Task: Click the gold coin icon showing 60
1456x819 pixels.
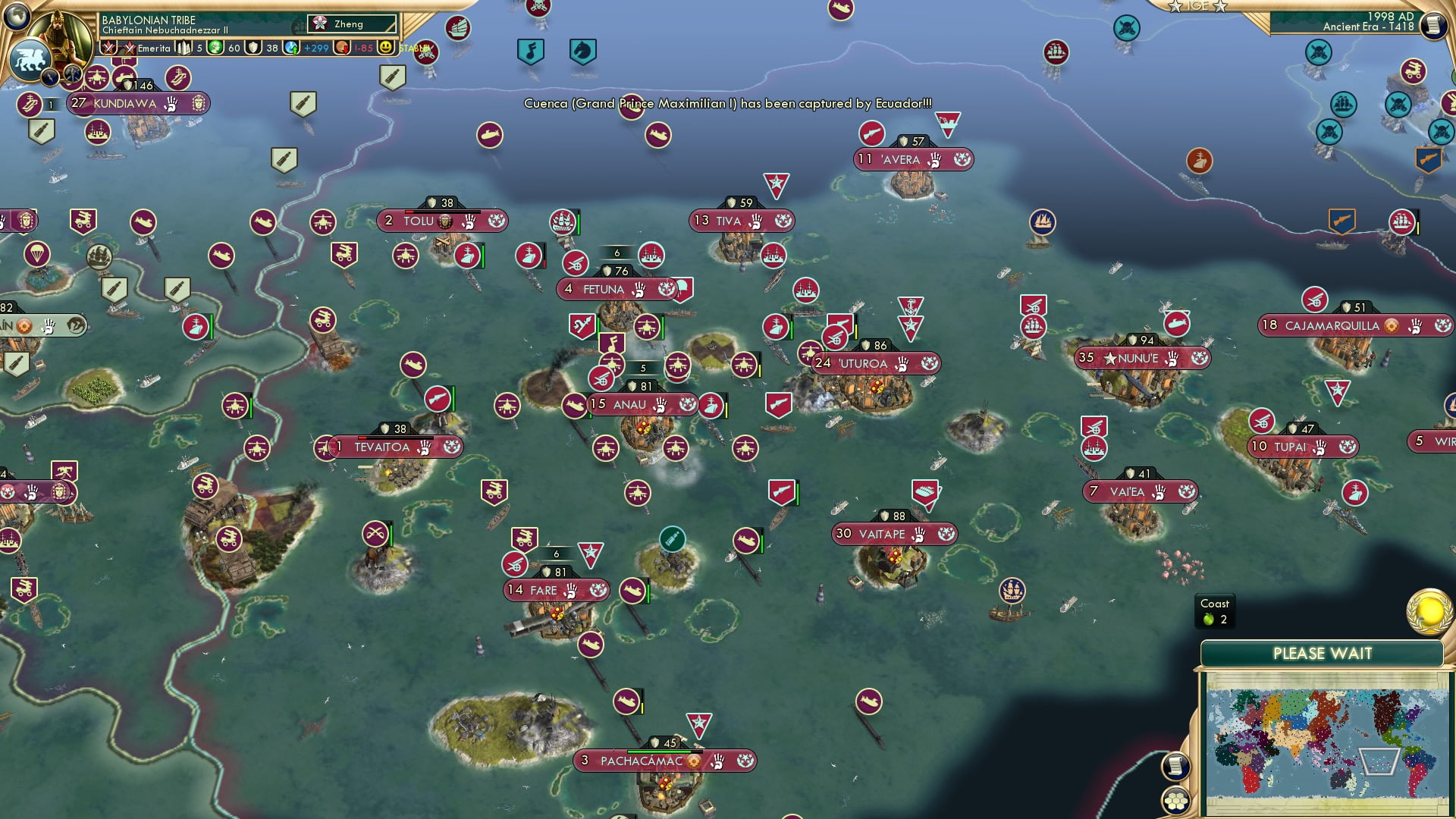Action: tap(213, 48)
